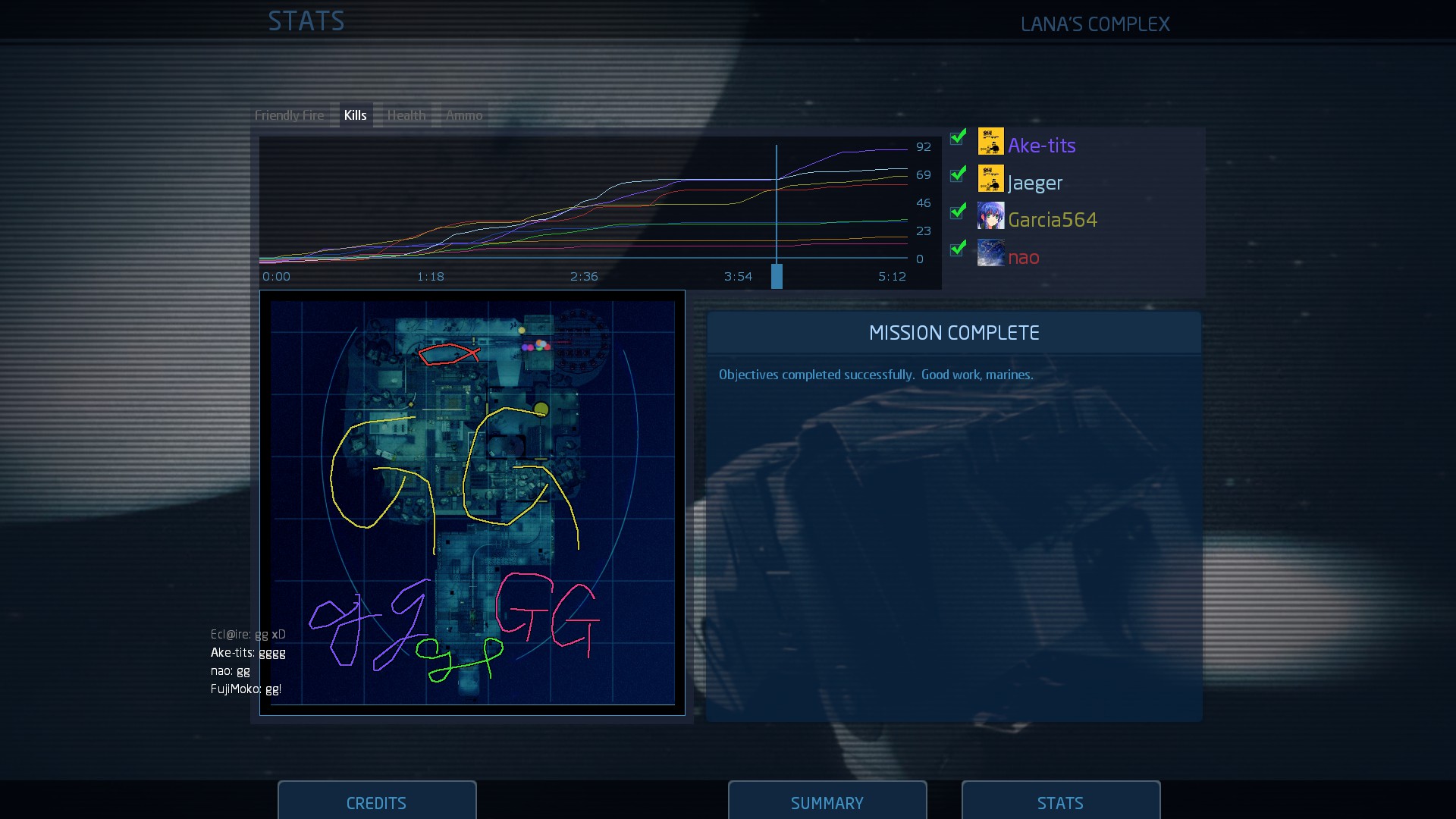The image size is (1456, 819).
Task: Switch to the Health stats tab
Action: point(406,115)
